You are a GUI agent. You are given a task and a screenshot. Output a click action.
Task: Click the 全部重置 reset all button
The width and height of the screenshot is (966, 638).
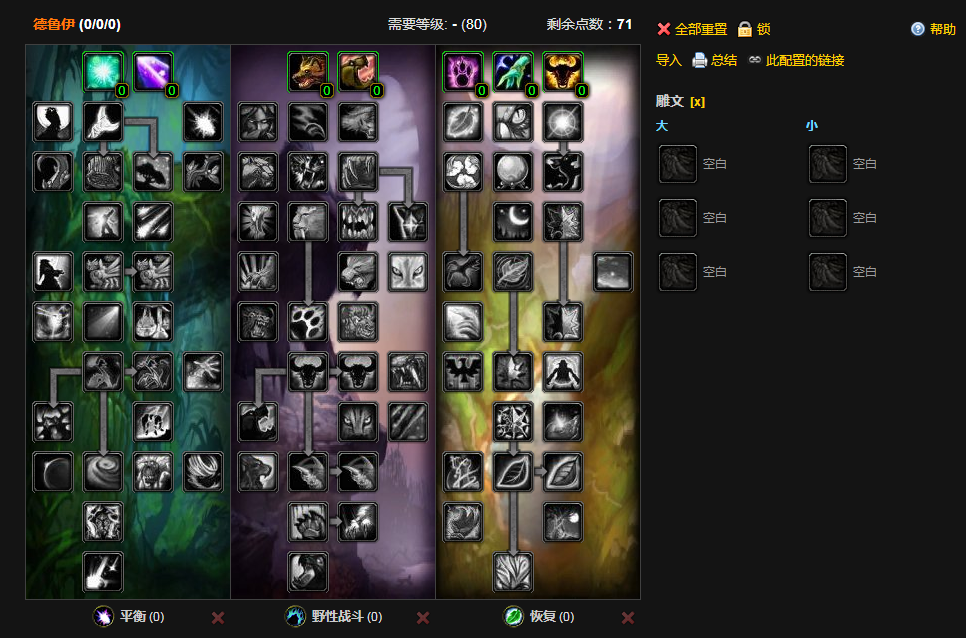pyautogui.click(x=692, y=29)
